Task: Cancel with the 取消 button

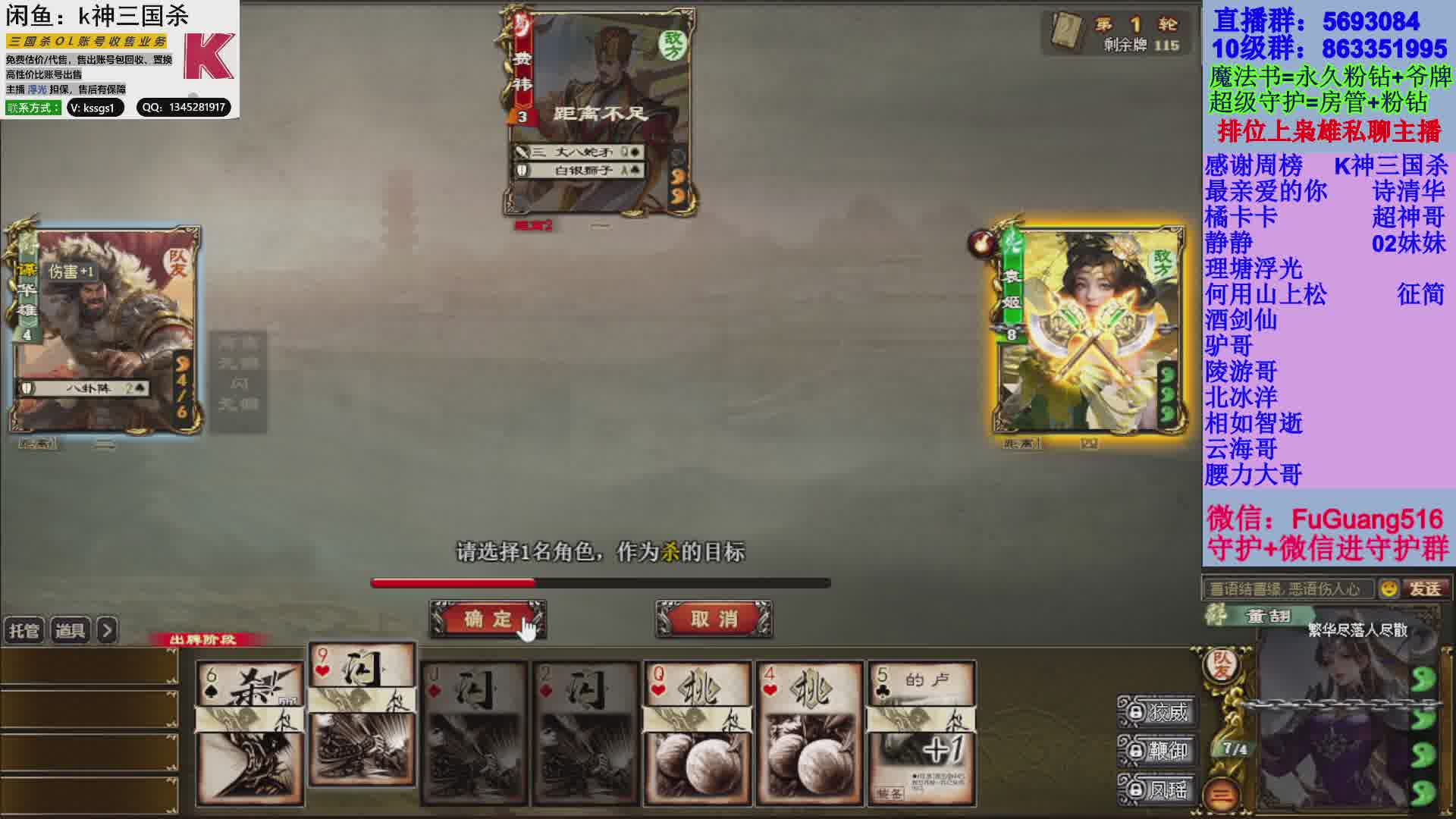Action: coord(714,619)
